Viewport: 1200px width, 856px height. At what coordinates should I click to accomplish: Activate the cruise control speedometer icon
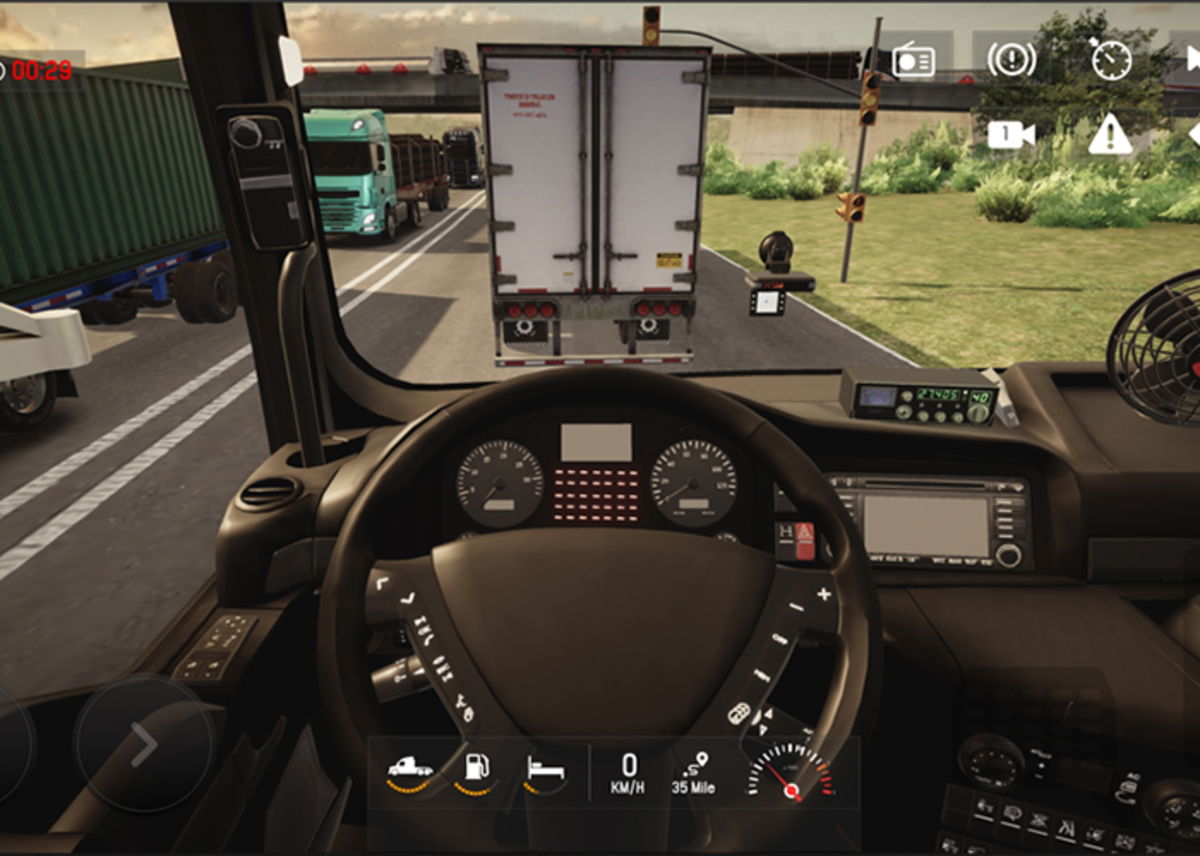point(1110,60)
